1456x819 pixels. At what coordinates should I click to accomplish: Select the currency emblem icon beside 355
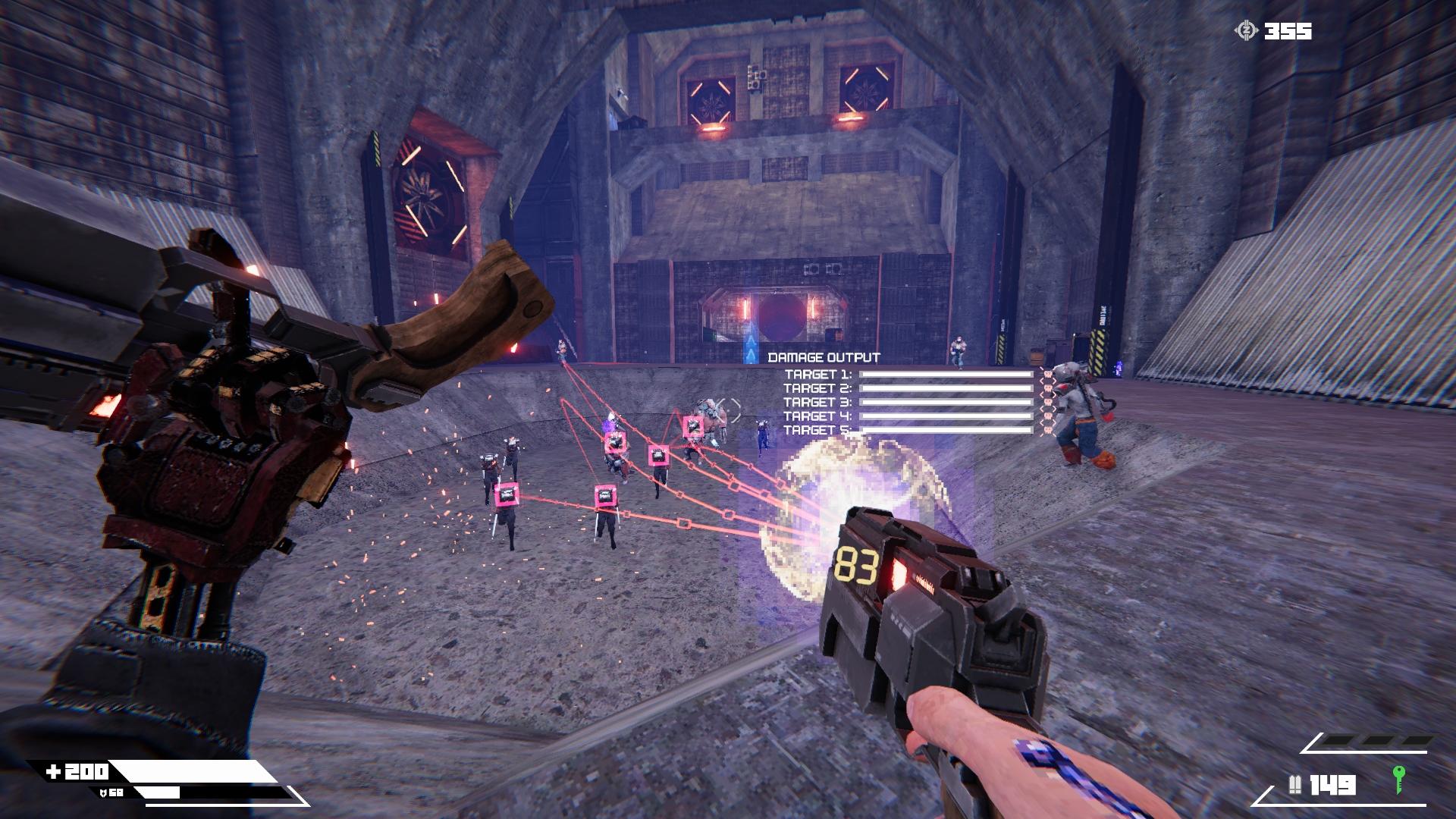1245,31
